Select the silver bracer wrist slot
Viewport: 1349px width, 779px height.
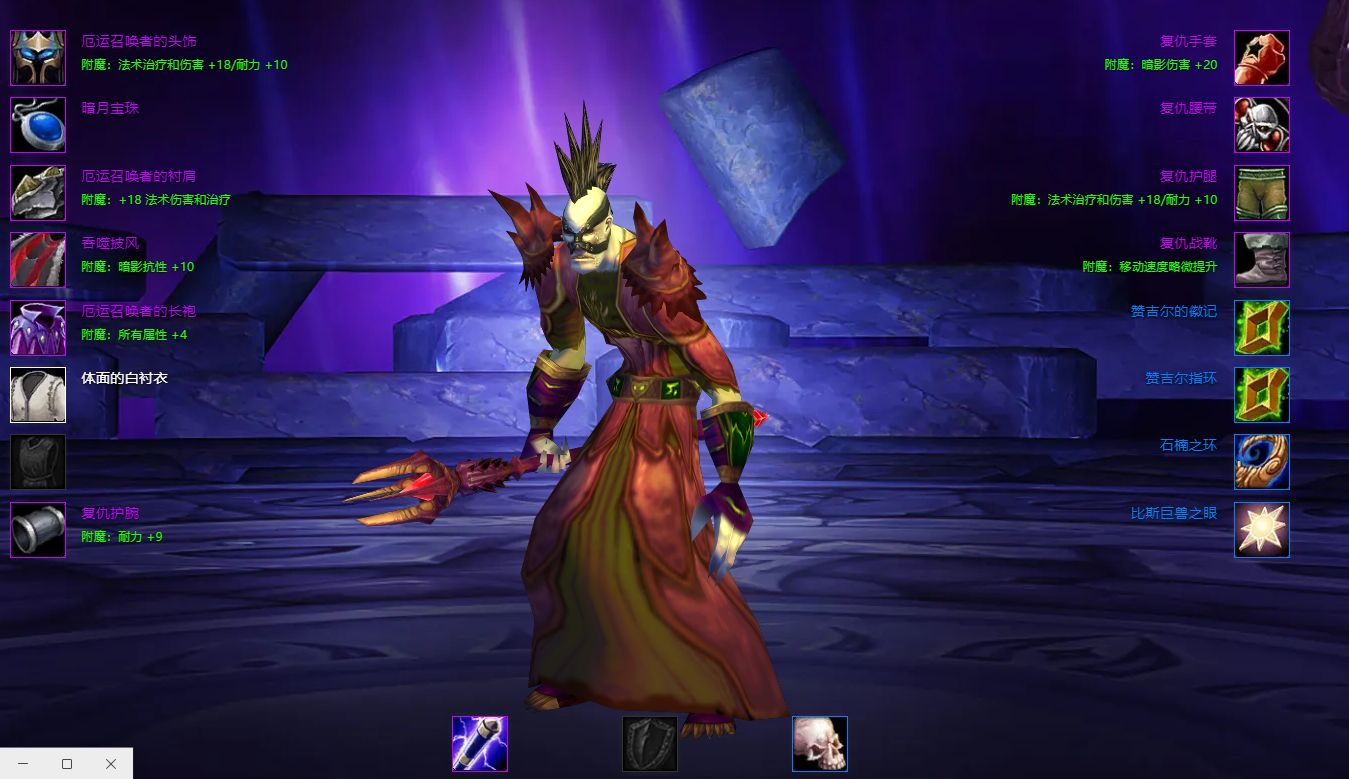(38, 530)
